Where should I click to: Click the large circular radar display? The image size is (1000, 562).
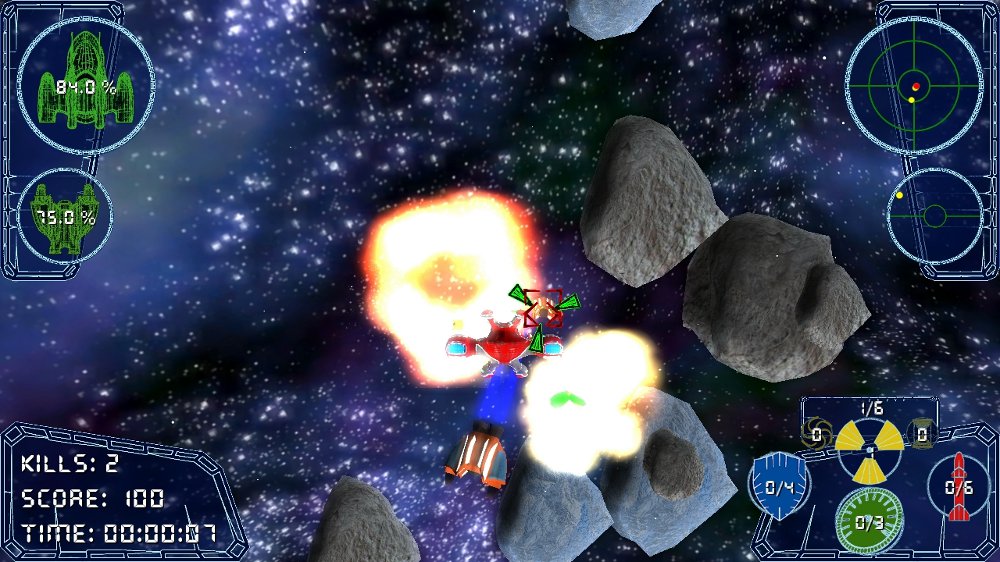(914, 86)
